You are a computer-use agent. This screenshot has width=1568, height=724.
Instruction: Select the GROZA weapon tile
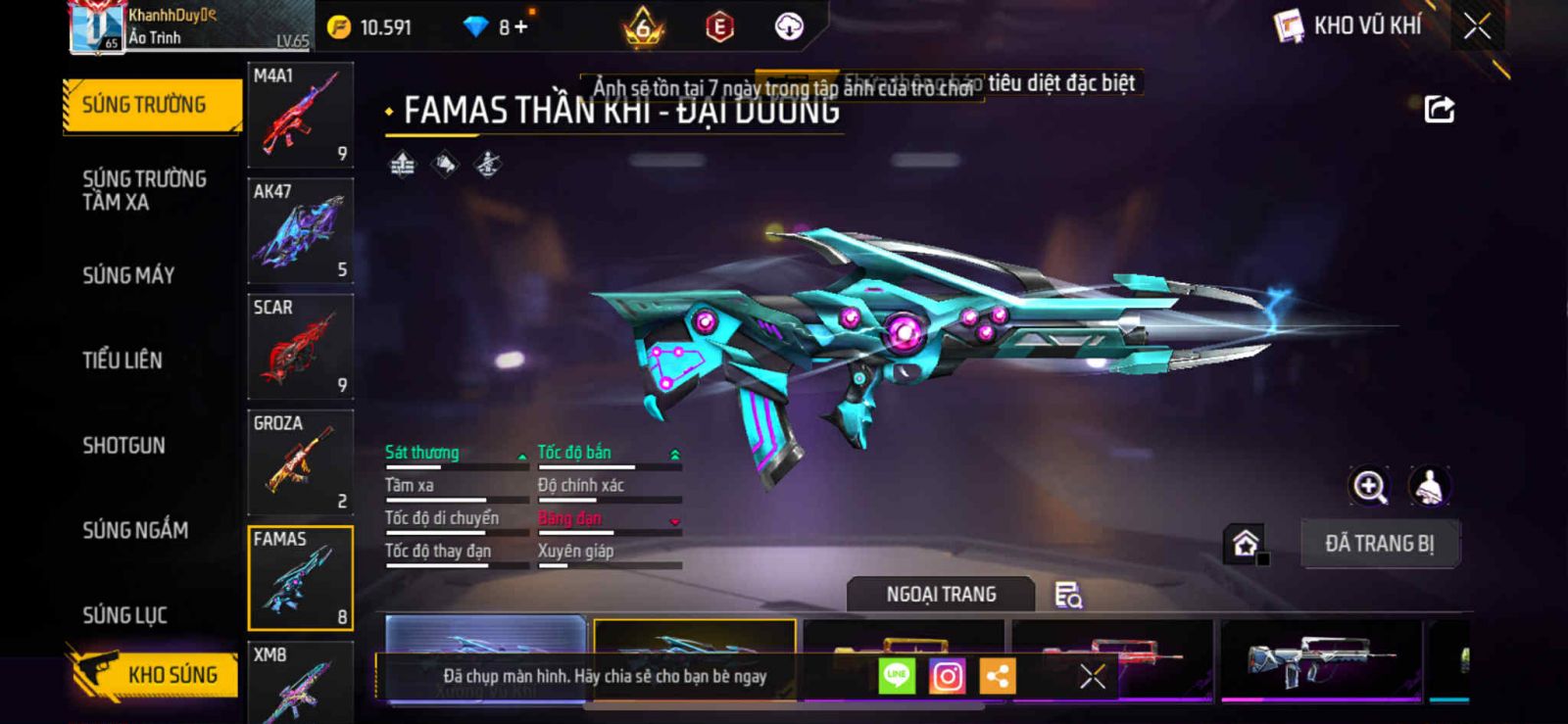click(300, 462)
